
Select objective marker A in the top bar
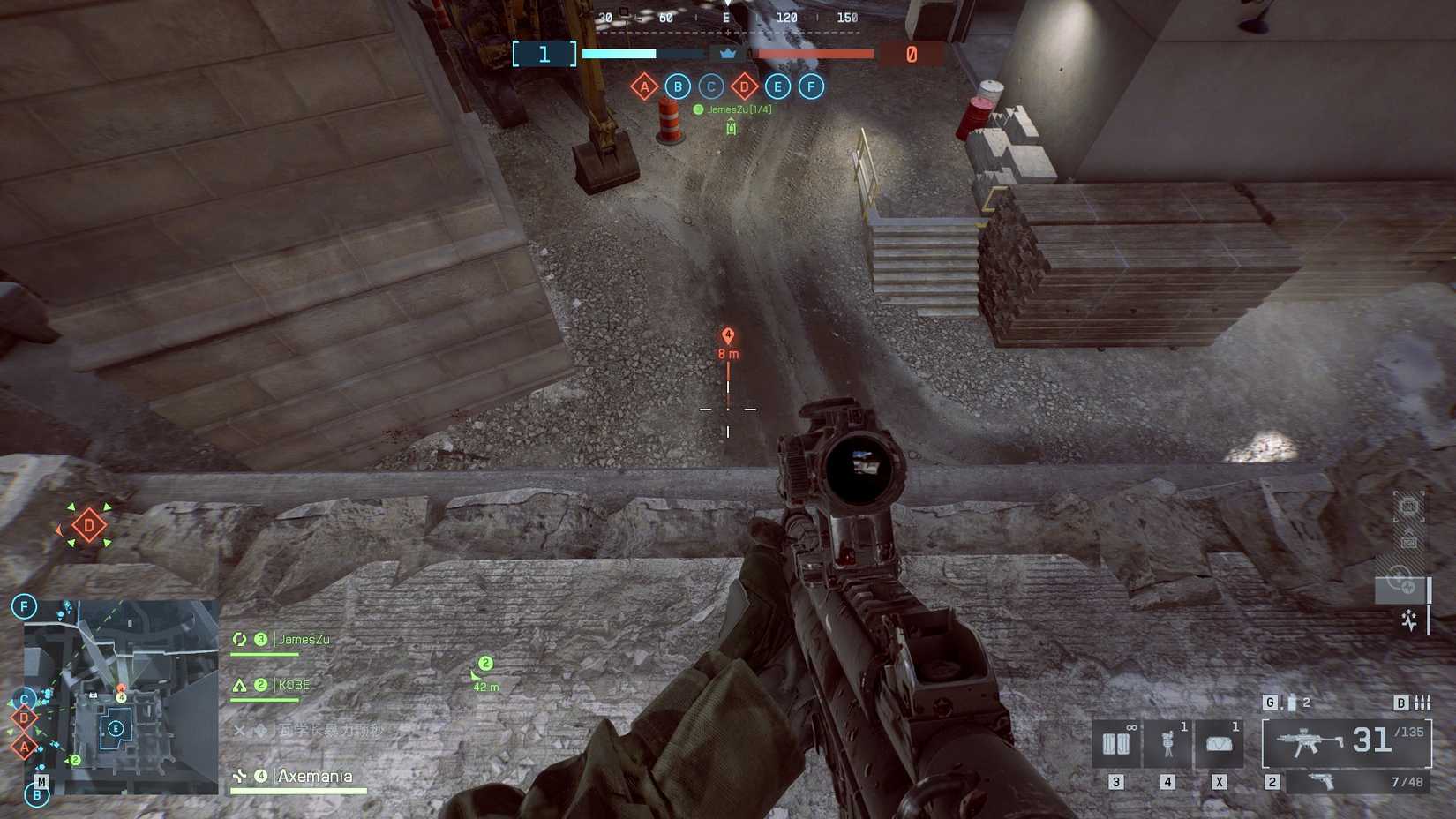645,86
